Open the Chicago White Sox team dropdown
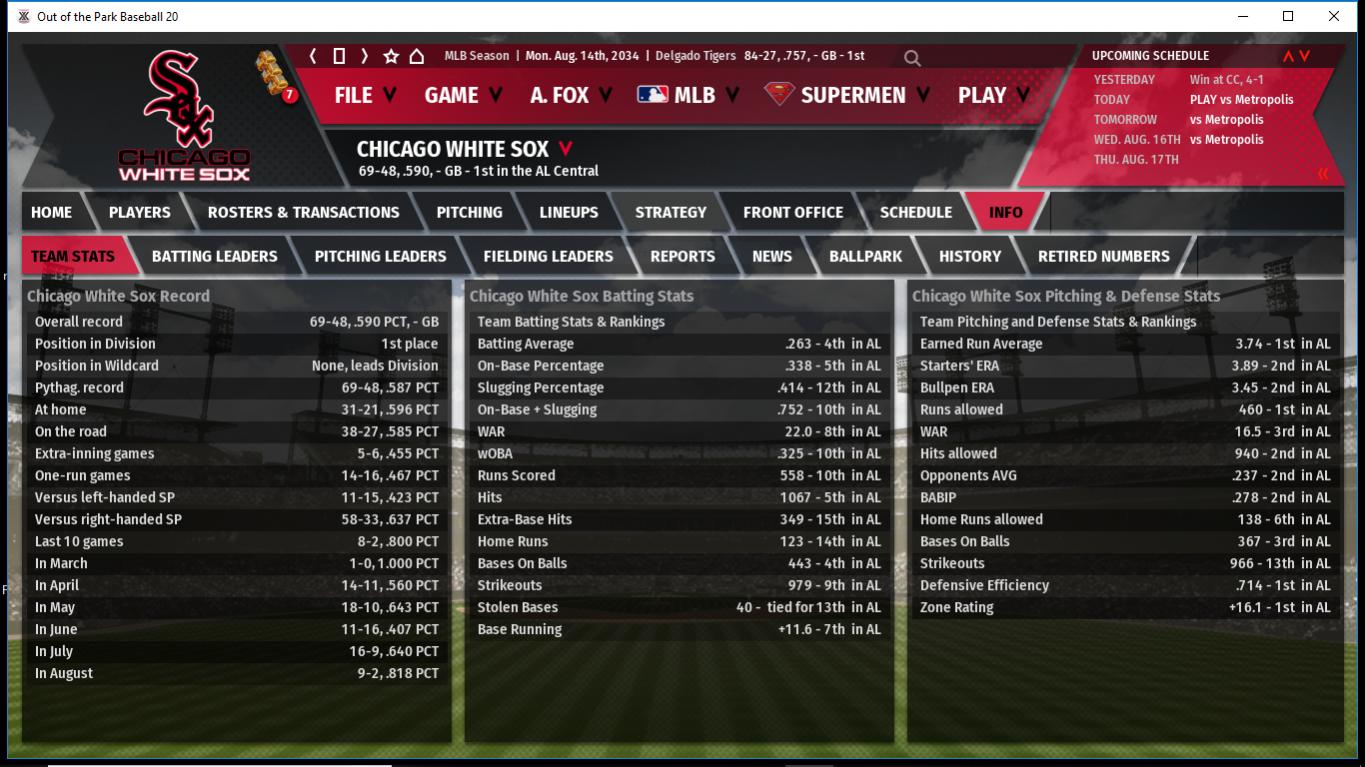This screenshot has height=767, width=1365. pos(565,149)
